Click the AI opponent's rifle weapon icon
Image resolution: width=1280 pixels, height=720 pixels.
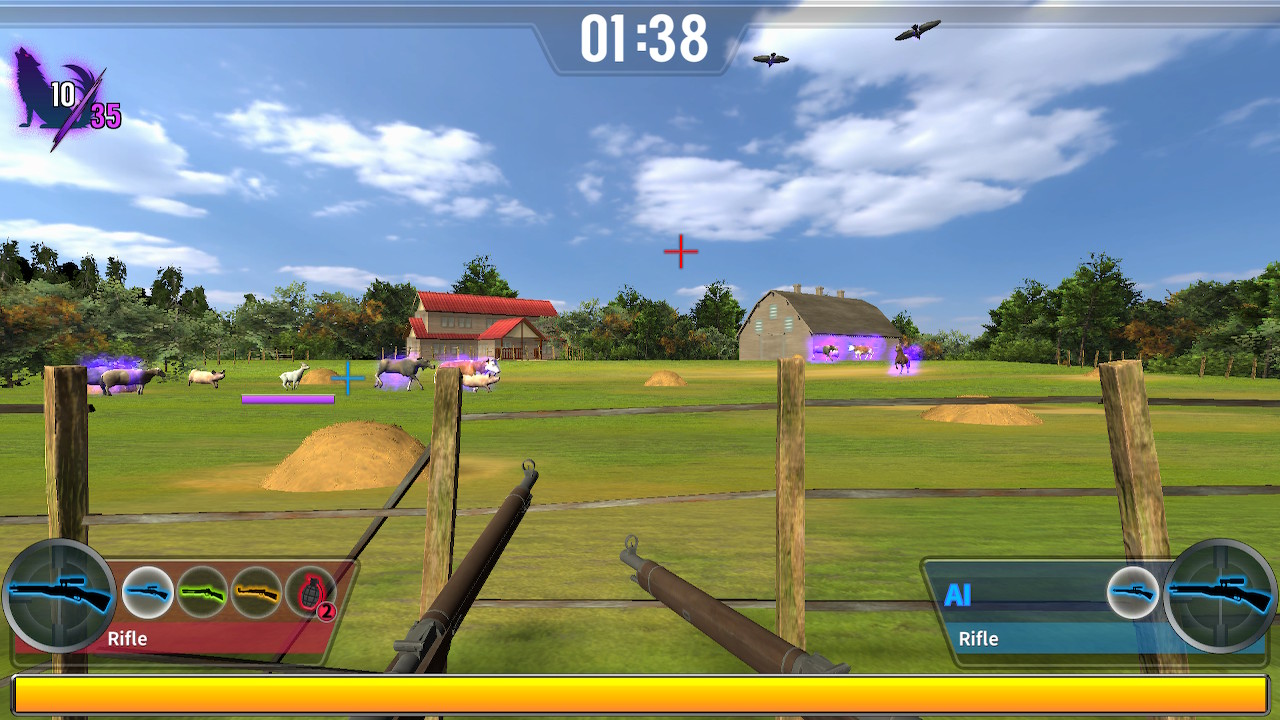[x=1133, y=592]
